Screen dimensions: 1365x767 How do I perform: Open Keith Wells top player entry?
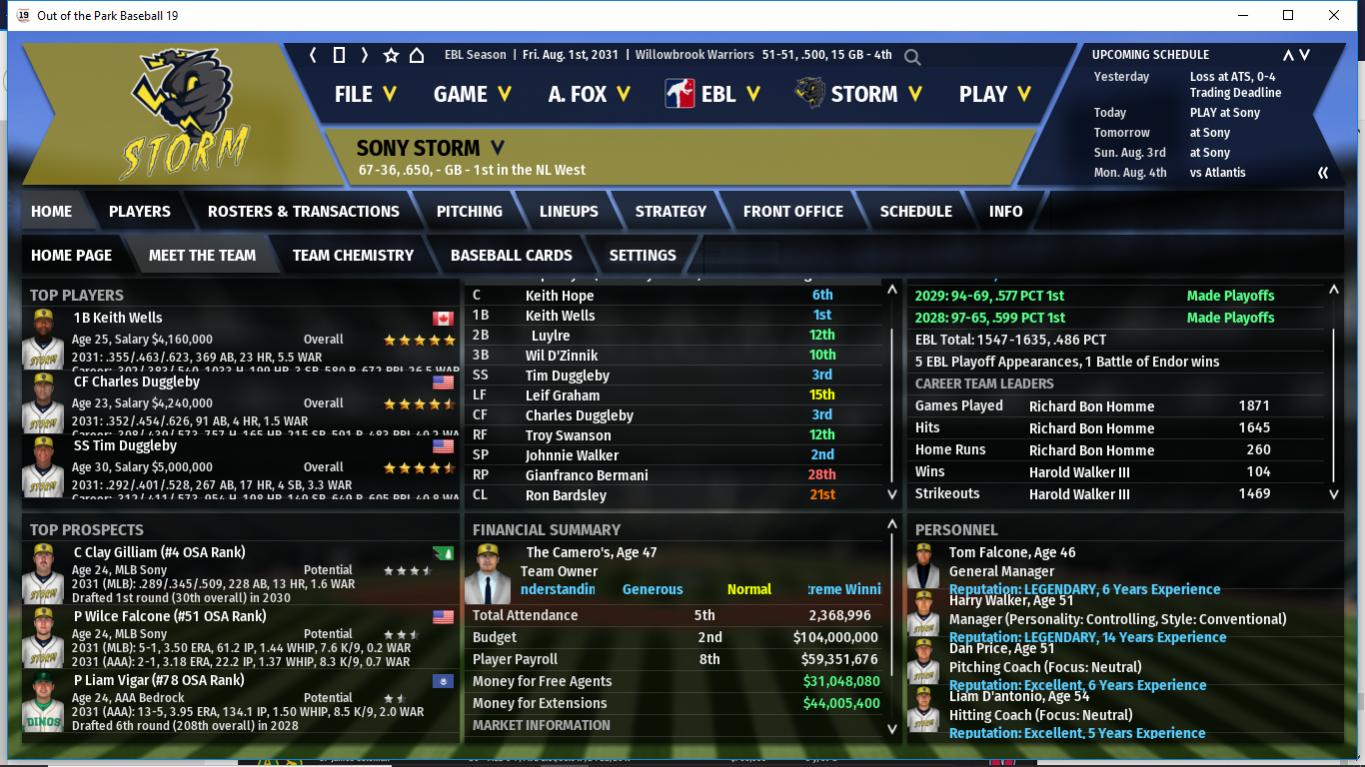click(x=117, y=318)
